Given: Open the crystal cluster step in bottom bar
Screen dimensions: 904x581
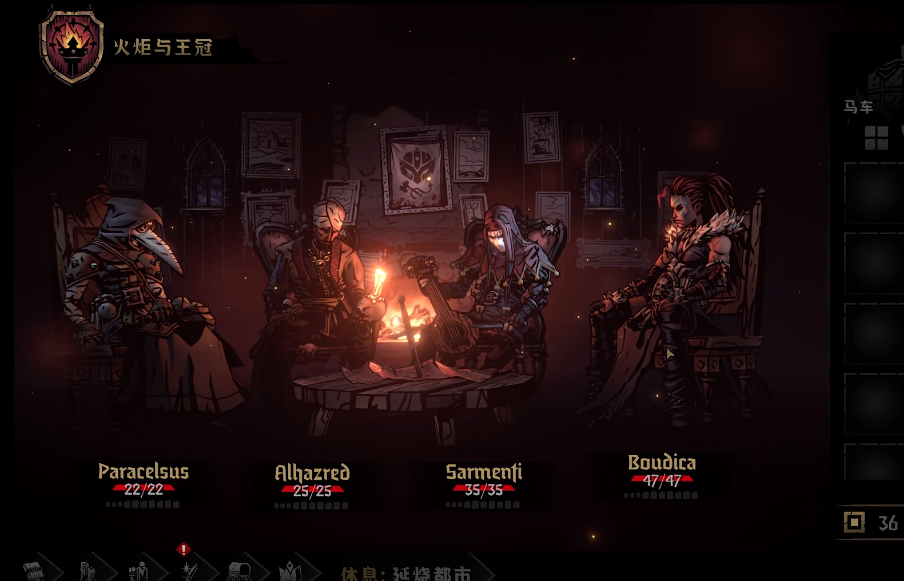Looking at the screenshot, I should [290, 571].
